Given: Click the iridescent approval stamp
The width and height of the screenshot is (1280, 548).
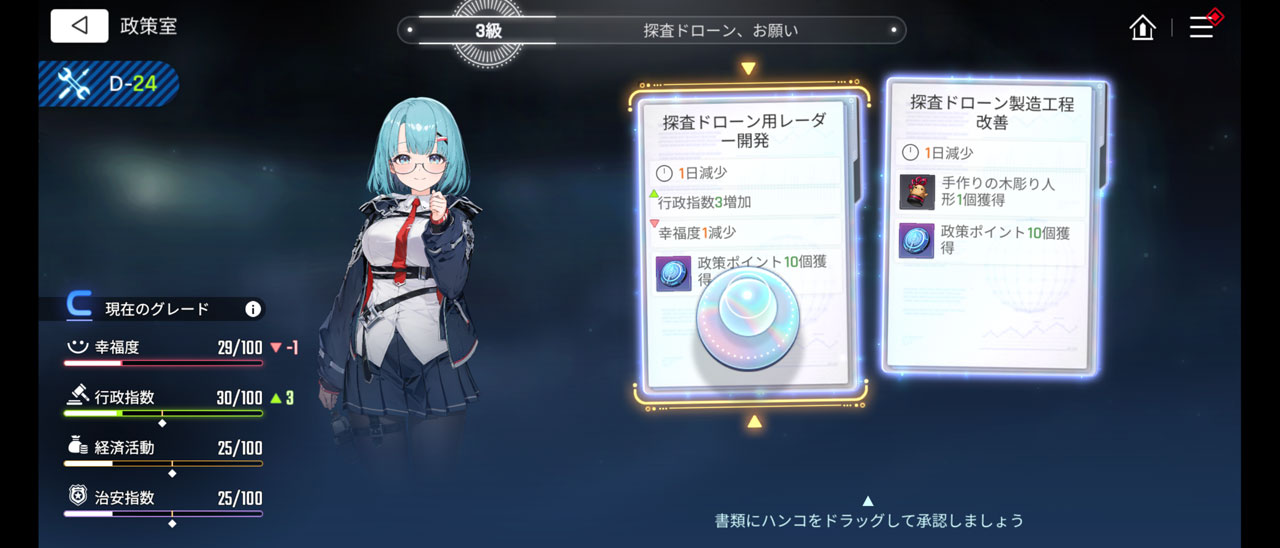Looking at the screenshot, I should tap(747, 315).
